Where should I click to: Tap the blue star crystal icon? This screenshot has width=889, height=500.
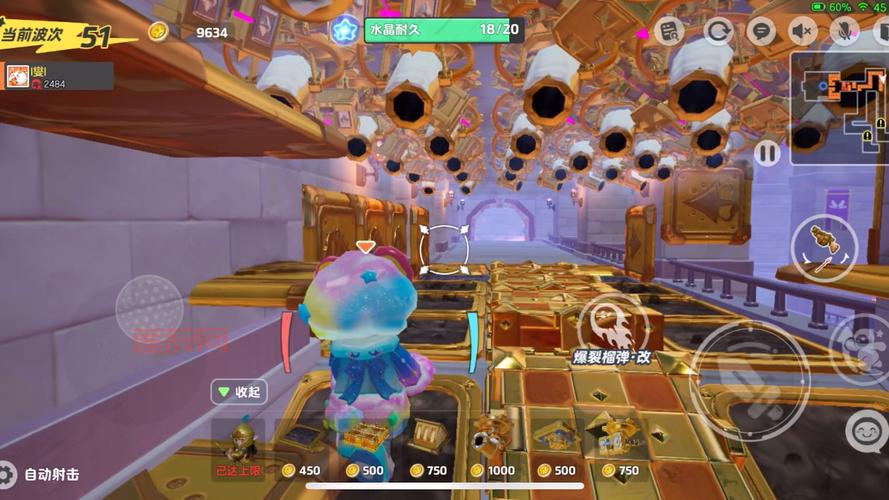coord(345,30)
